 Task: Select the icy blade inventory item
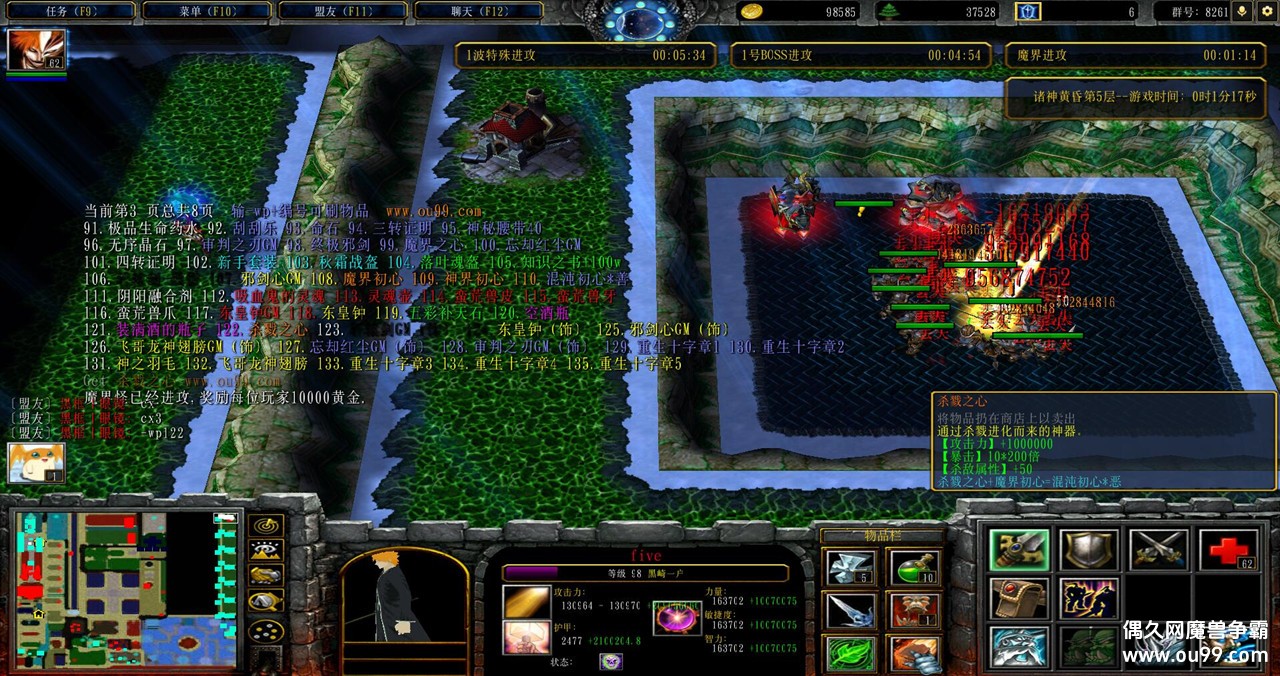tap(851, 612)
